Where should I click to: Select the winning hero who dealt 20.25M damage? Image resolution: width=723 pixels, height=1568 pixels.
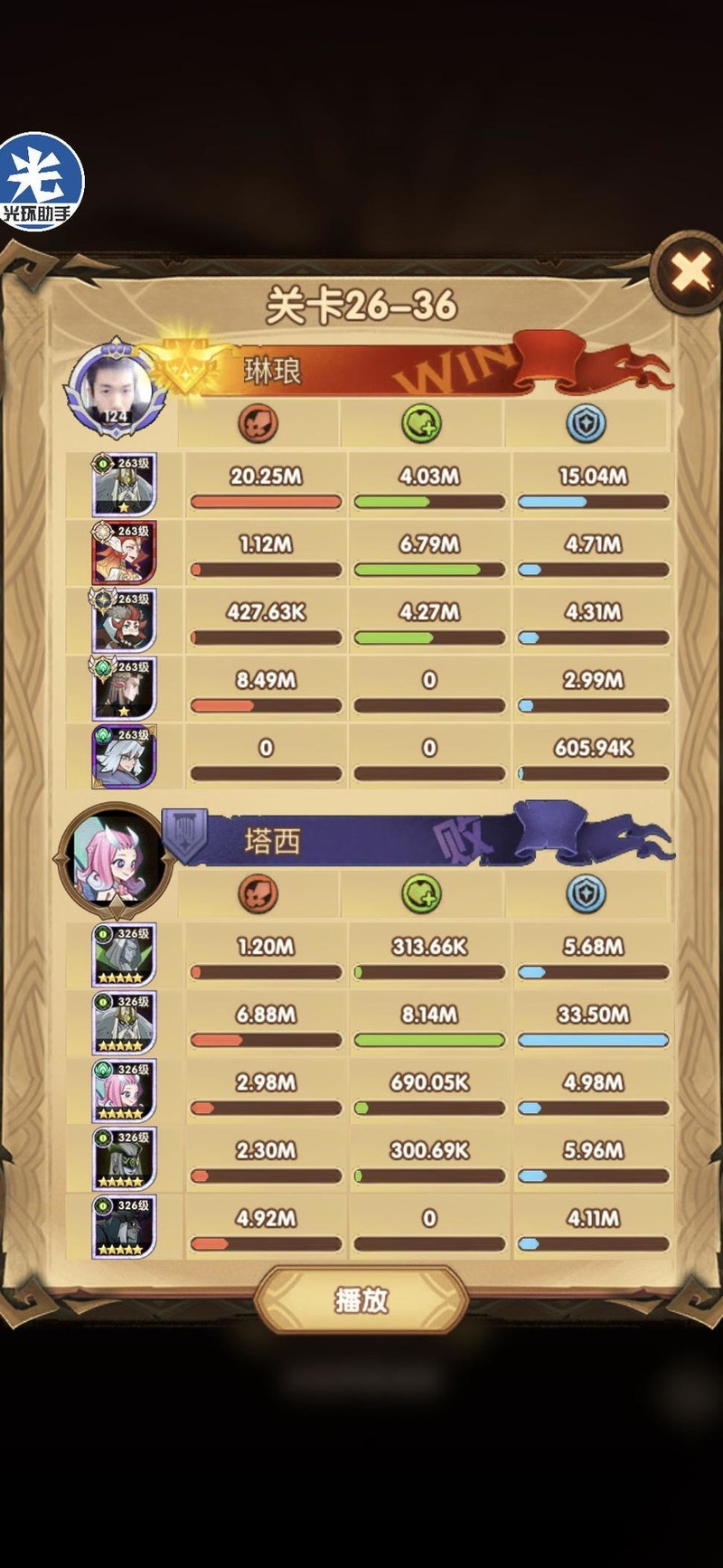(x=124, y=485)
